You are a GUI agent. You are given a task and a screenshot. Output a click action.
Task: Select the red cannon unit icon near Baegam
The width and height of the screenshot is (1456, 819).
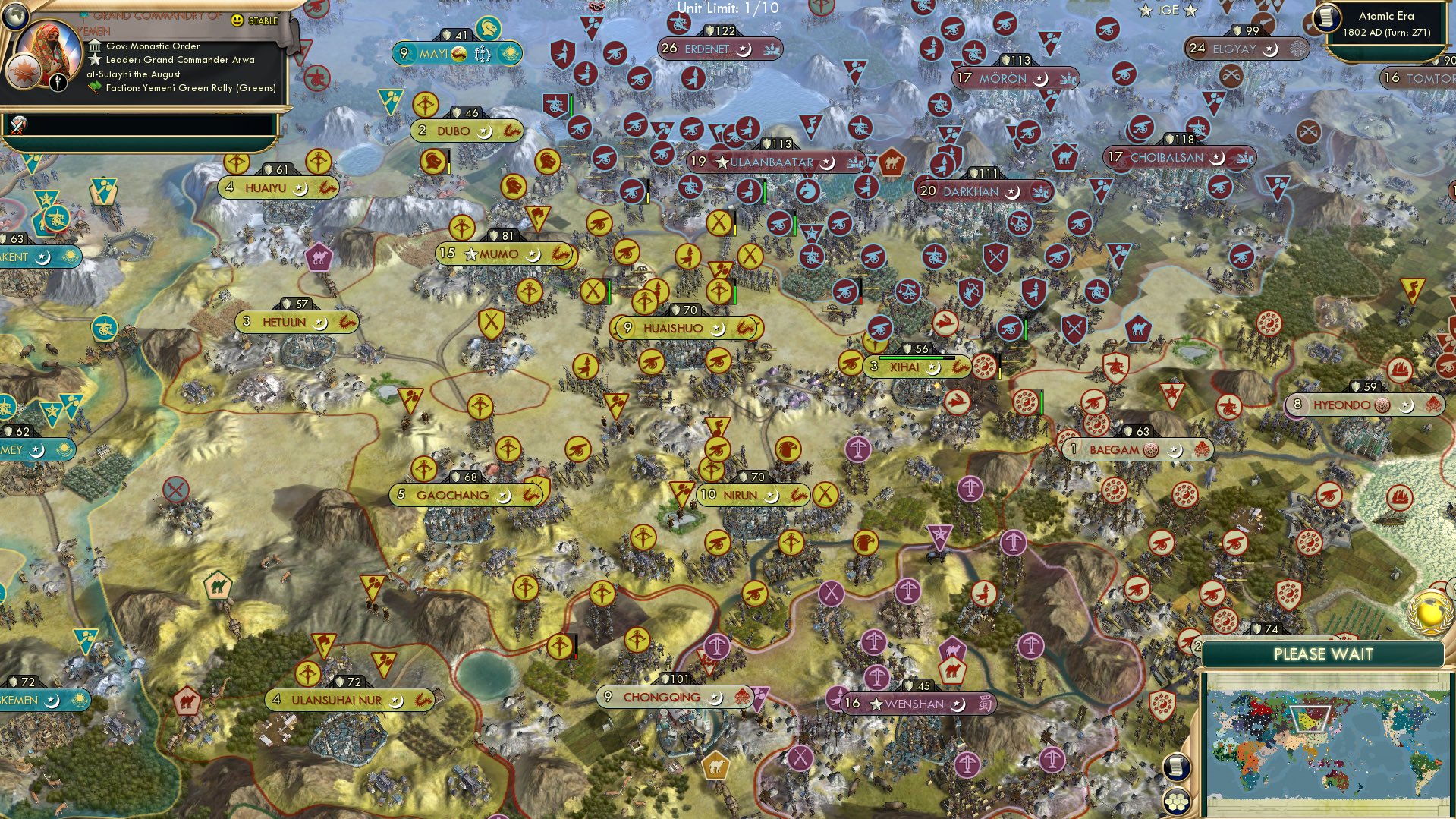click(1093, 402)
